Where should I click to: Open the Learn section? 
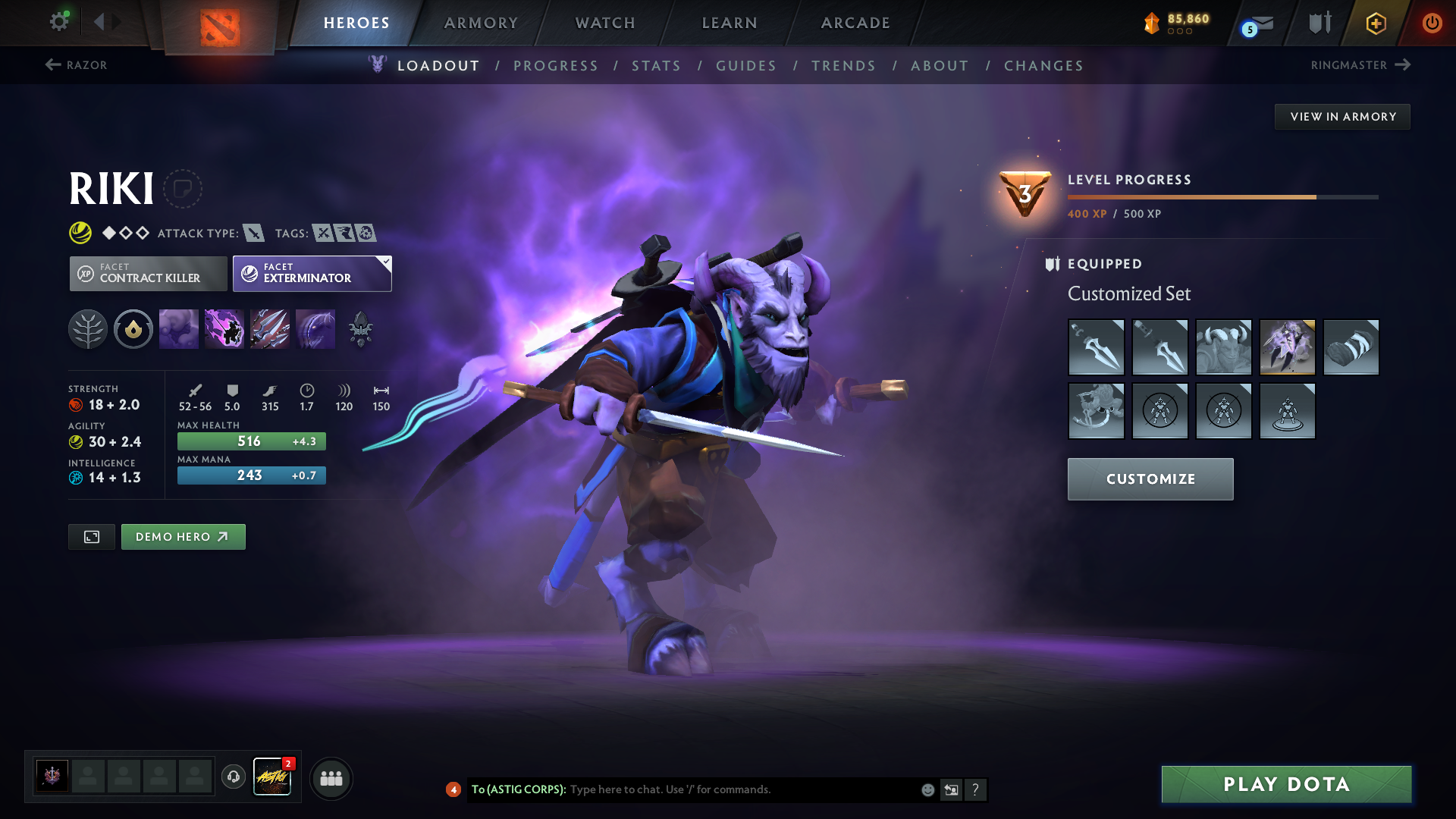click(x=730, y=23)
